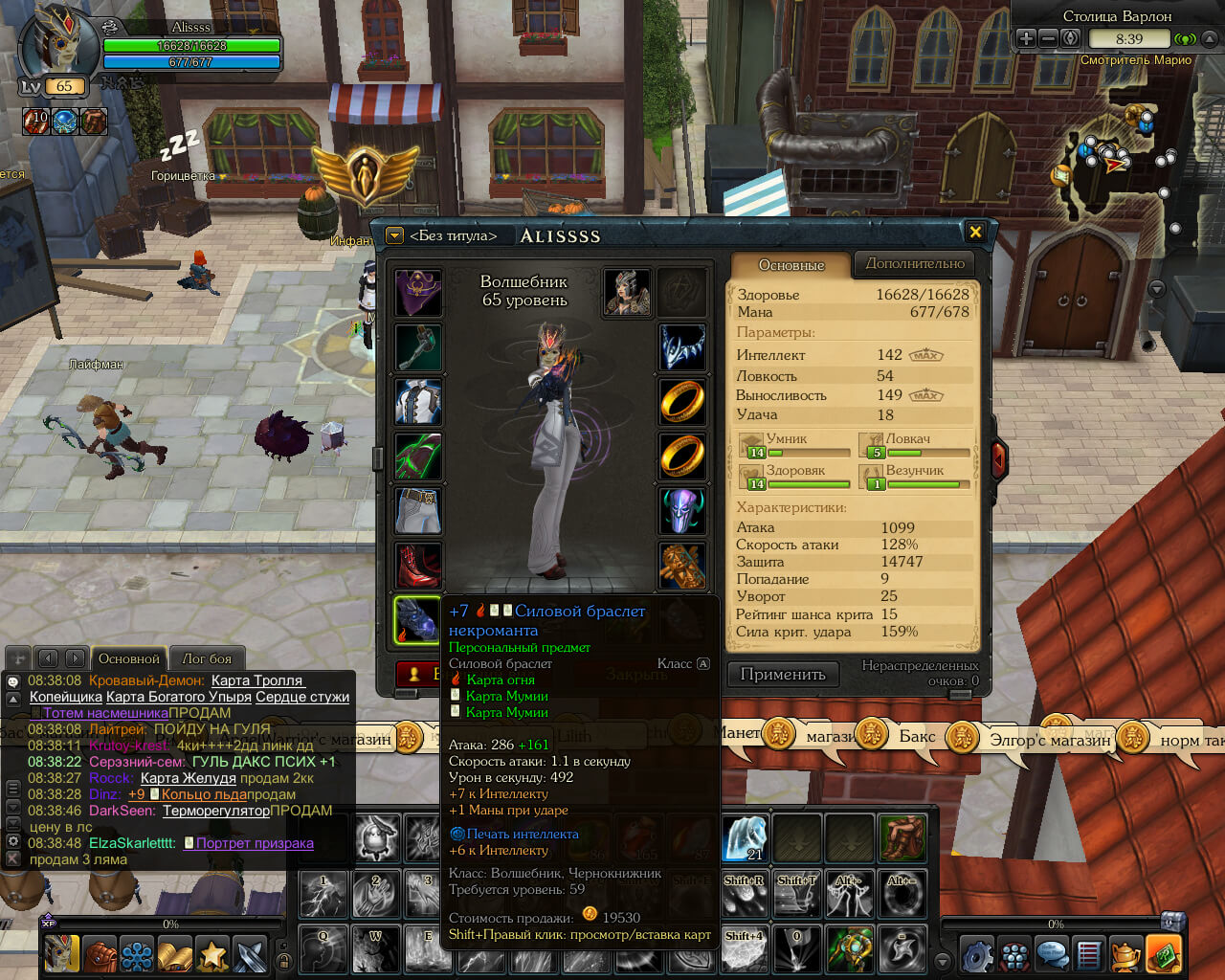
Task: Collapse the minimap with the arrow button
Action: pos(1210,38)
